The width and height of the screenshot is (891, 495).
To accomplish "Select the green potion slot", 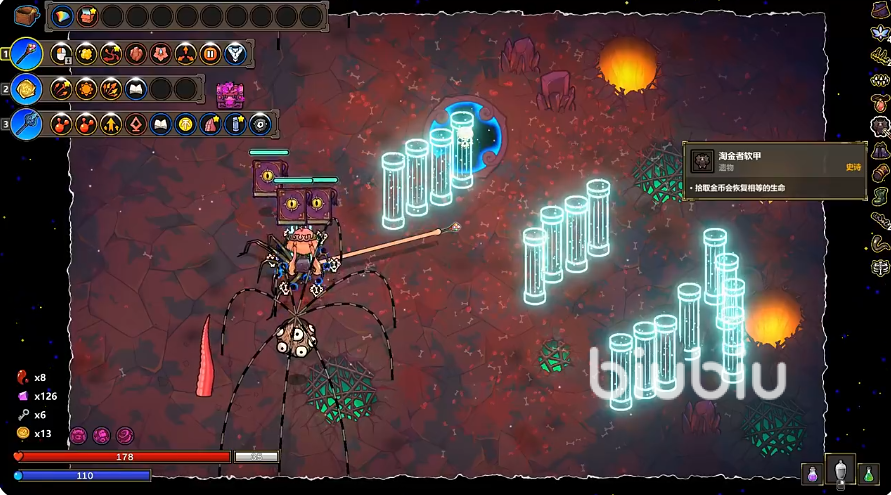I will coord(869,472).
